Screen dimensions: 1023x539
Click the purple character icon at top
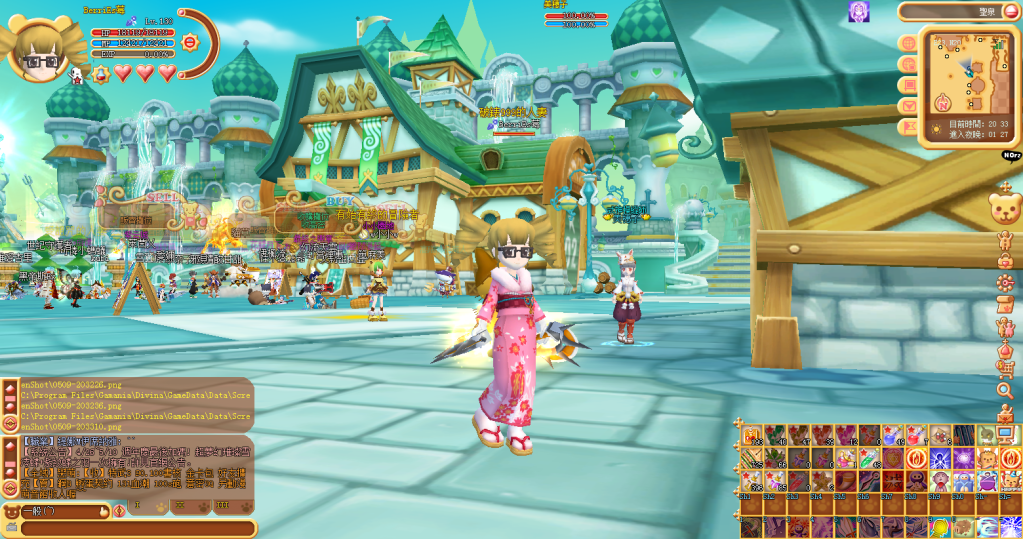point(858,11)
